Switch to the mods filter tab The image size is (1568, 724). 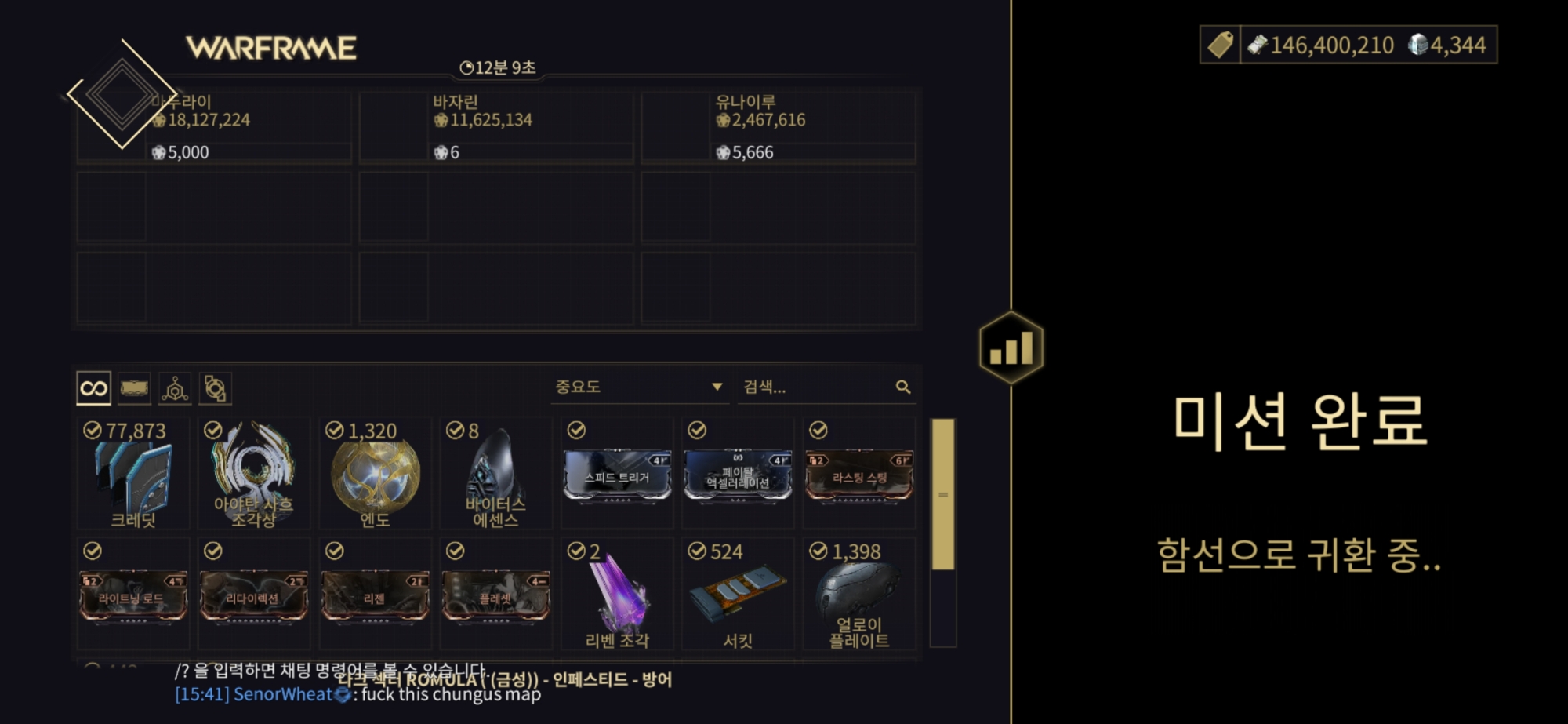(134, 388)
